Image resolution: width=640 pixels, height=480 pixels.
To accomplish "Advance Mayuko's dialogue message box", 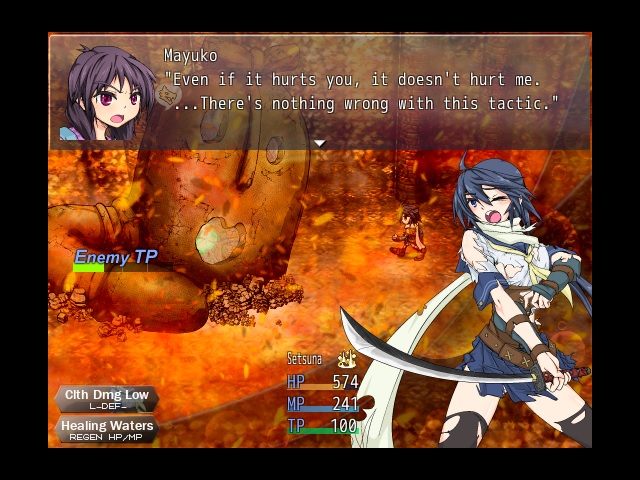I will pyautogui.click(x=360, y=90).
